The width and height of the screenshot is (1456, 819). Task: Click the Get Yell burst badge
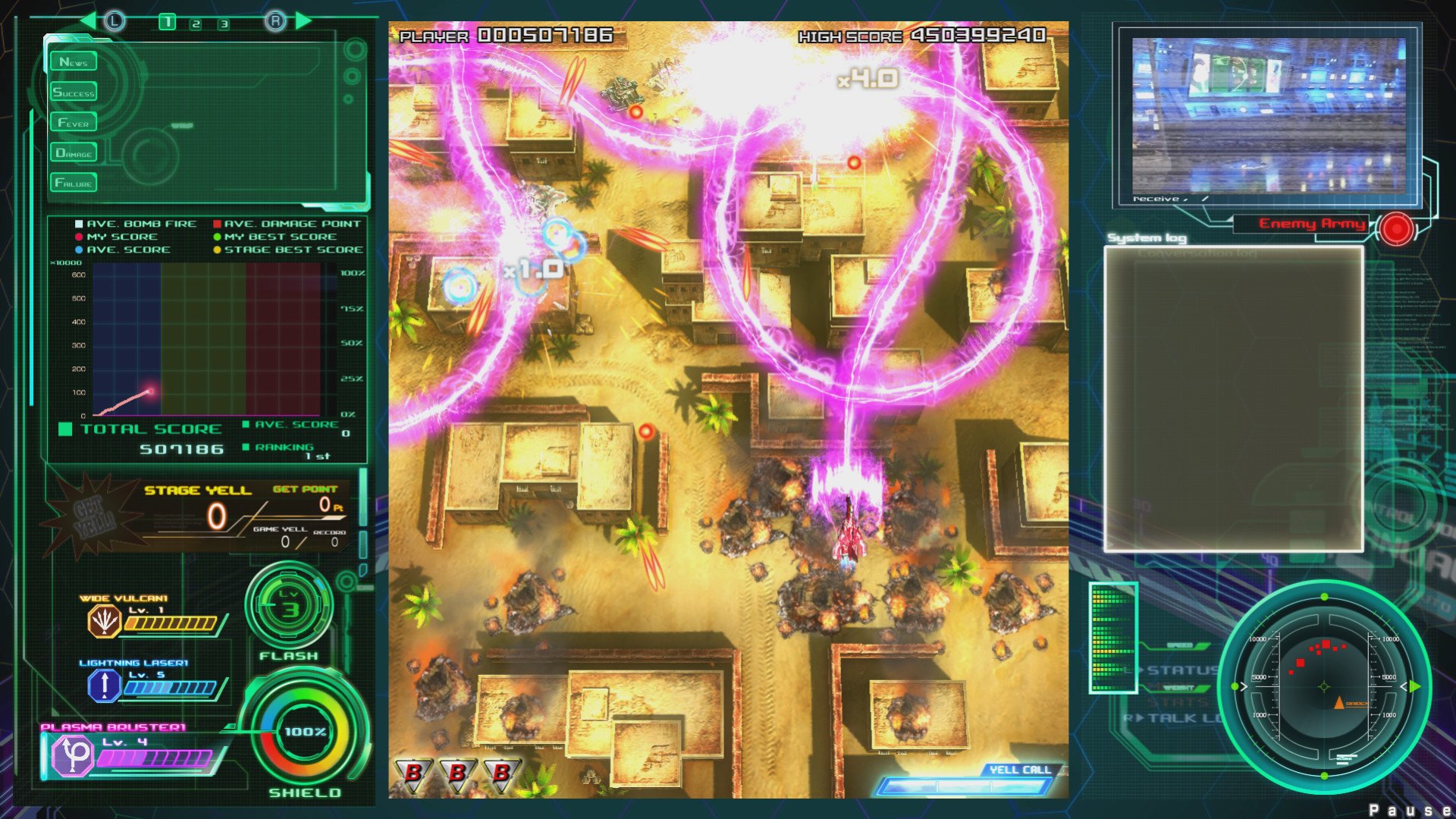coord(94,516)
